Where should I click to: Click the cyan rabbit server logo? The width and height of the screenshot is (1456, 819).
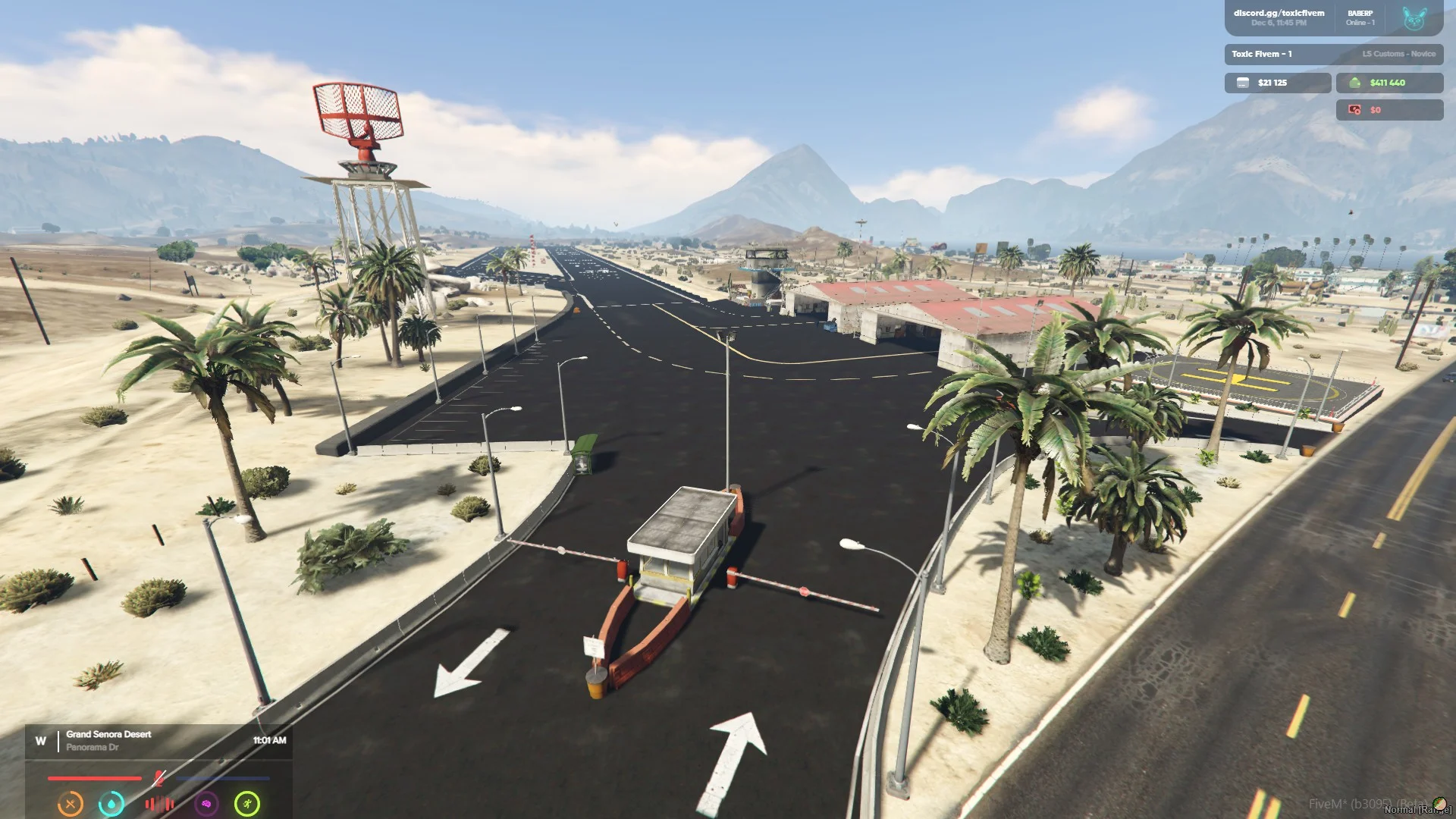click(1414, 18)
